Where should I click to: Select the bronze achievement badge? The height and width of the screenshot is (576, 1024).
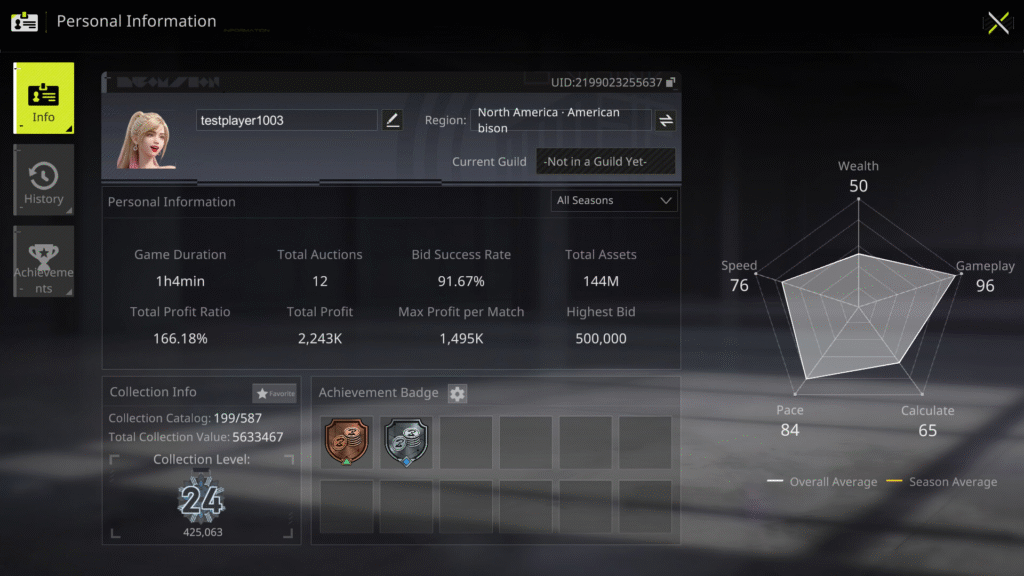tap(347, 442)
